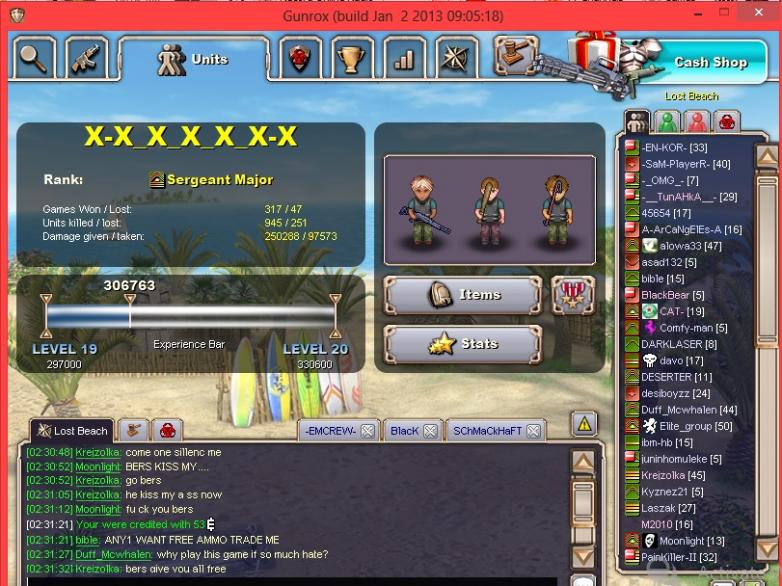Screen dimensions: 782x586
Task: Click the Items button
Action: point(463,295)
